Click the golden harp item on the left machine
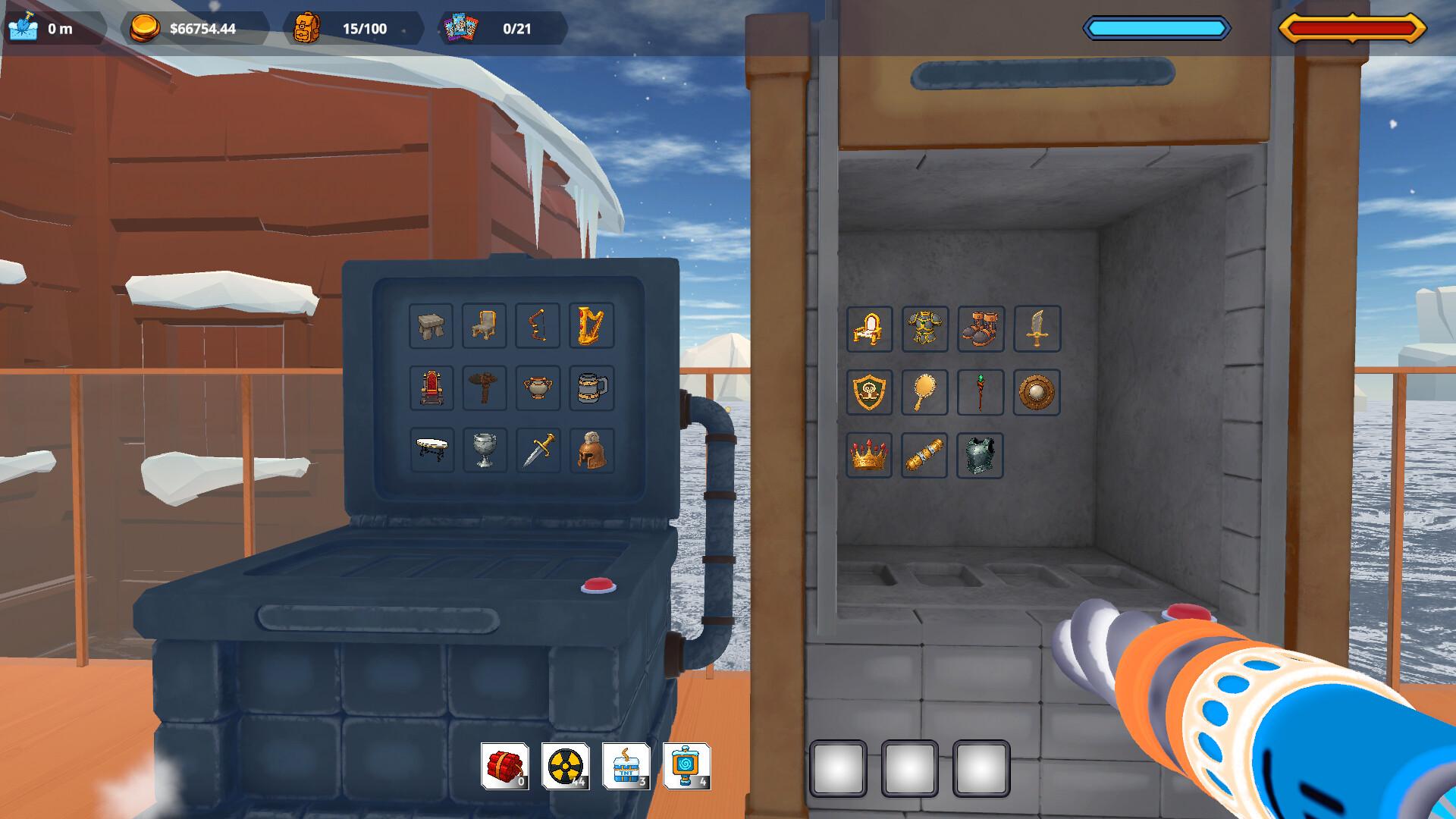Image resolution: width=1456 pixels, height=819 pixels. coord(591,325)
